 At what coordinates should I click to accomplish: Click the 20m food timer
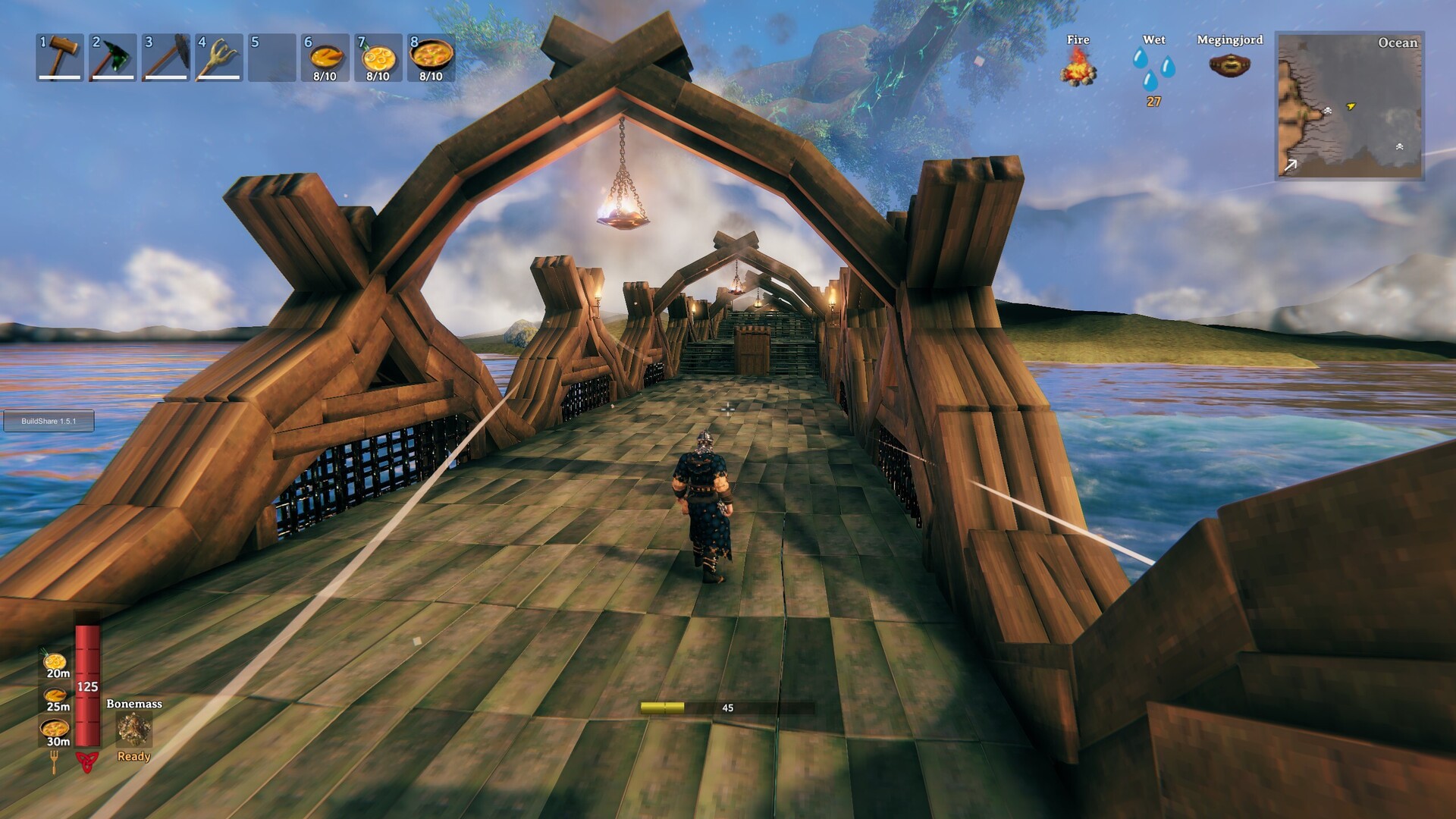(55, 673)
